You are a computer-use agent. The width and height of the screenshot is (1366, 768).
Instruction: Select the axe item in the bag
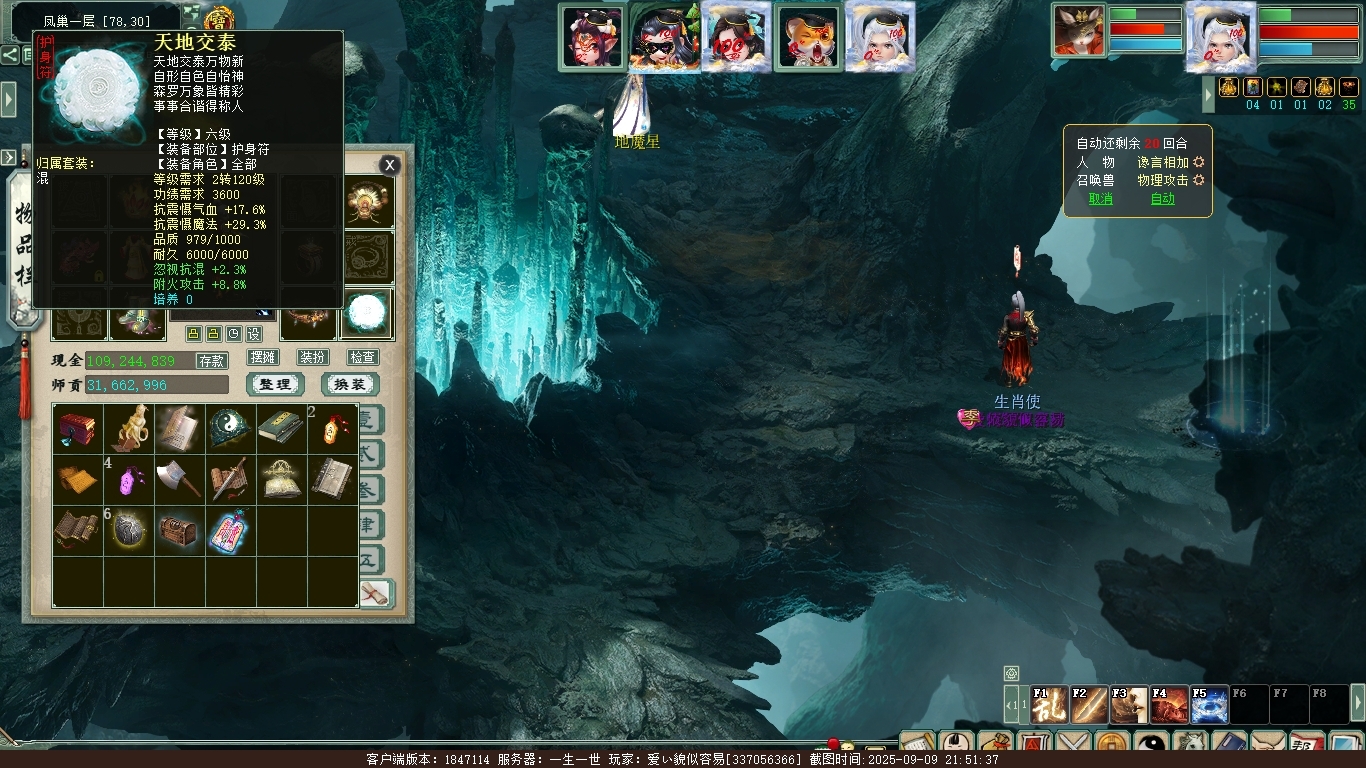point(179,479)
